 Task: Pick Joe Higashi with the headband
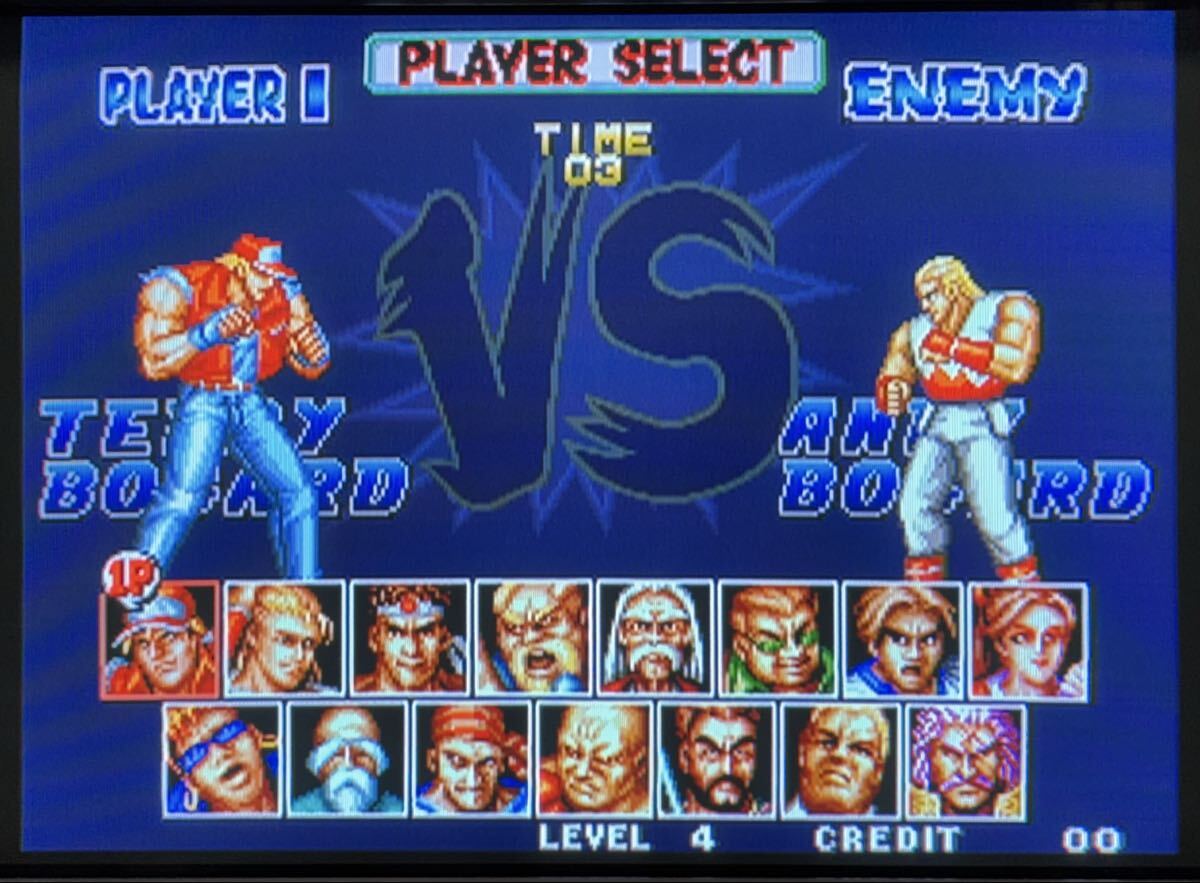409,639
